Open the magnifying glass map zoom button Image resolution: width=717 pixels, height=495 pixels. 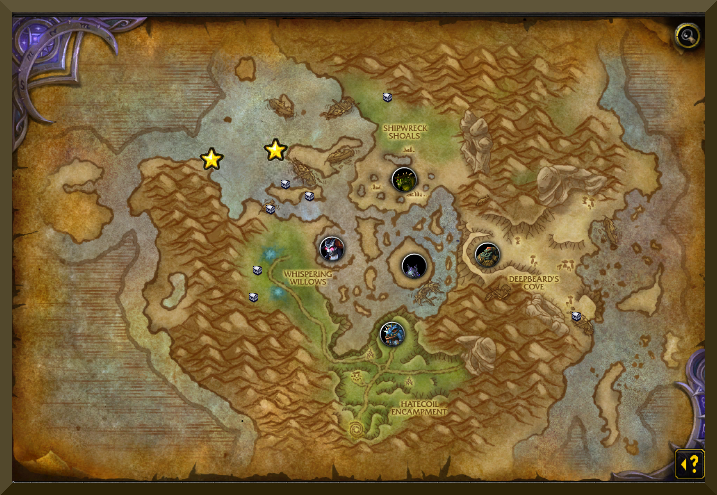pyautogui.click(x=686, y=36)
